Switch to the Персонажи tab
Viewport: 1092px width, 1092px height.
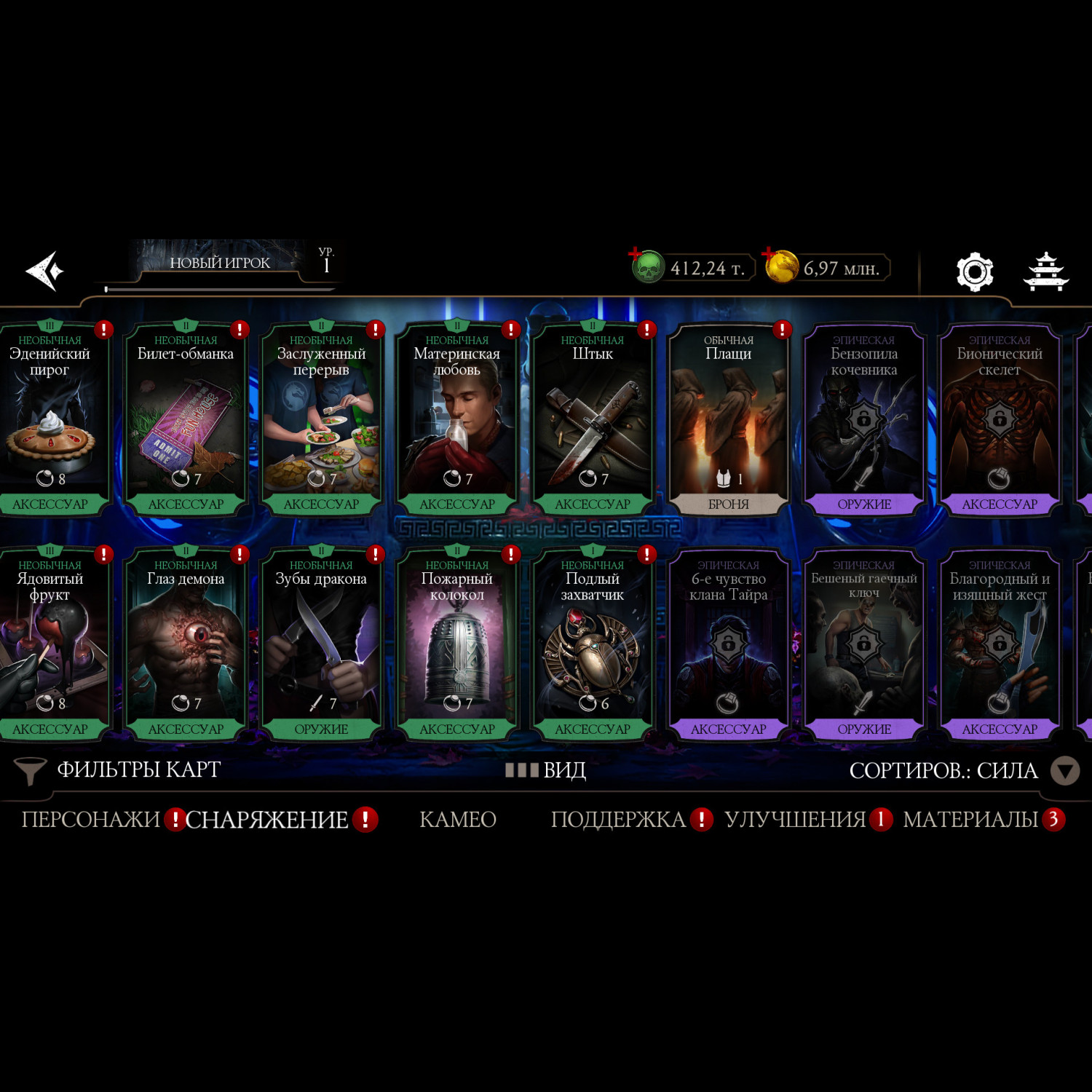[x=90, y=820]
